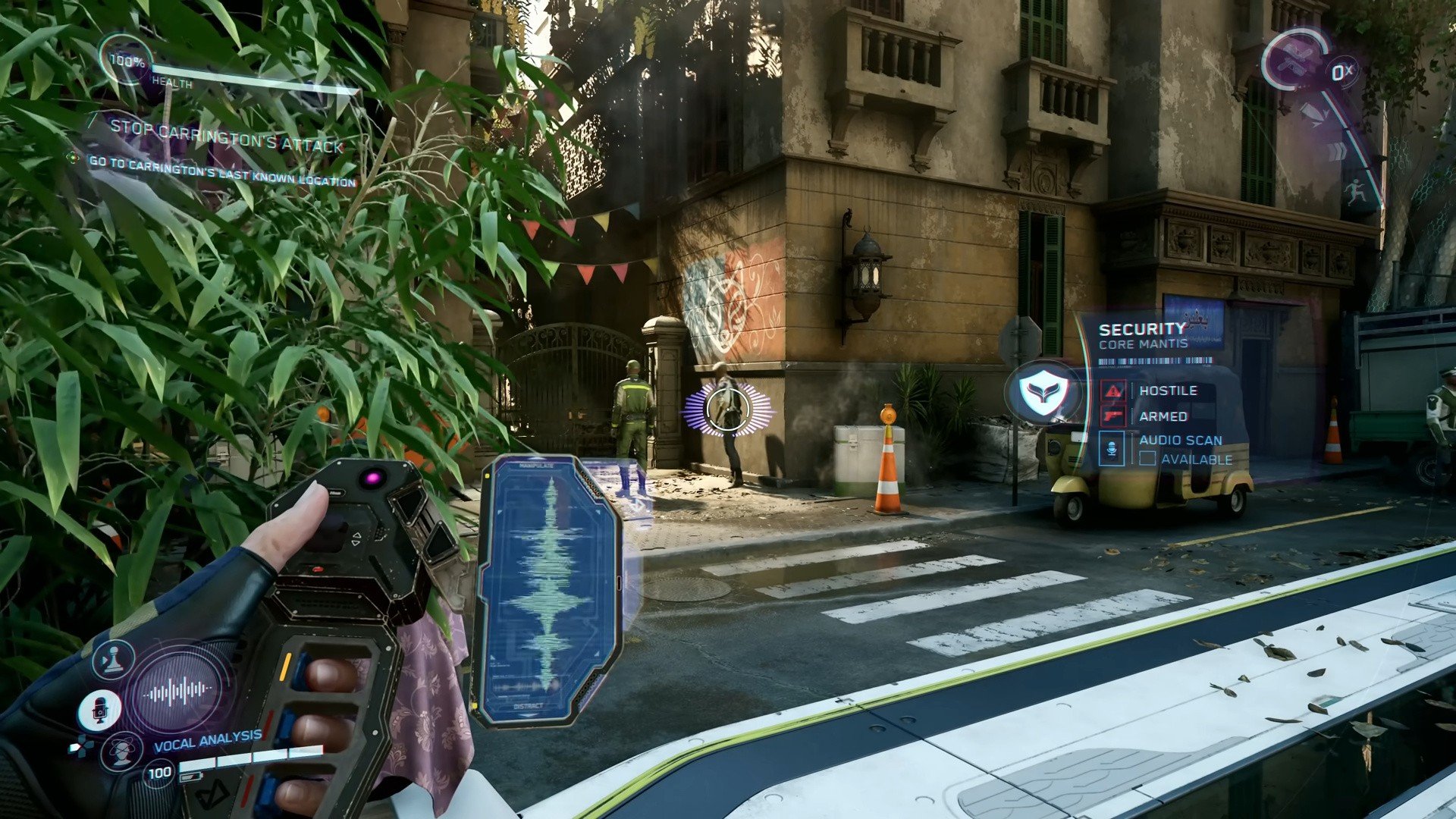Click the red Hostile warning icon
This screenshot has width=1456, height=819.
(1113, 391)
